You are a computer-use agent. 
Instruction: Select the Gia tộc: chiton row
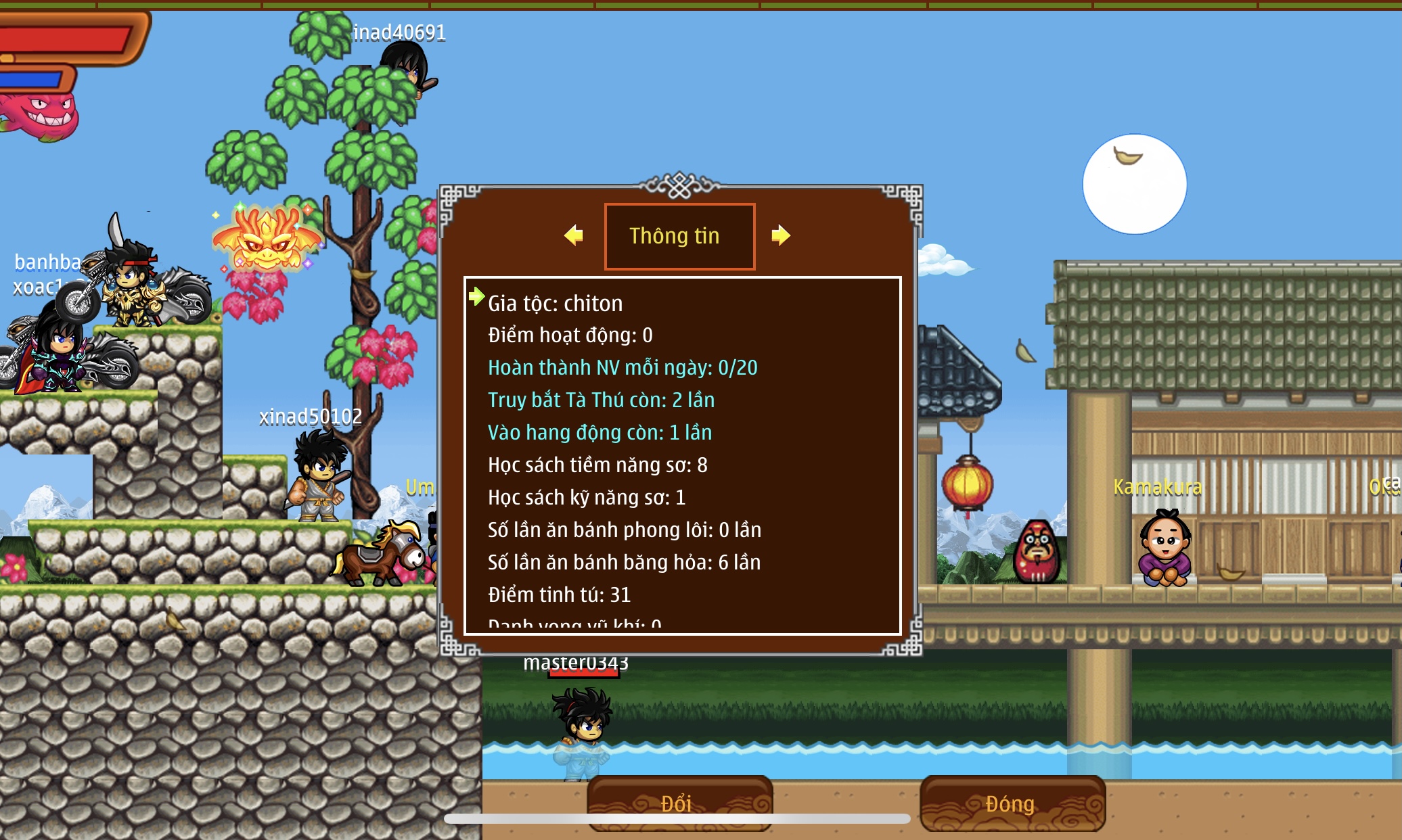click(555, 304)
